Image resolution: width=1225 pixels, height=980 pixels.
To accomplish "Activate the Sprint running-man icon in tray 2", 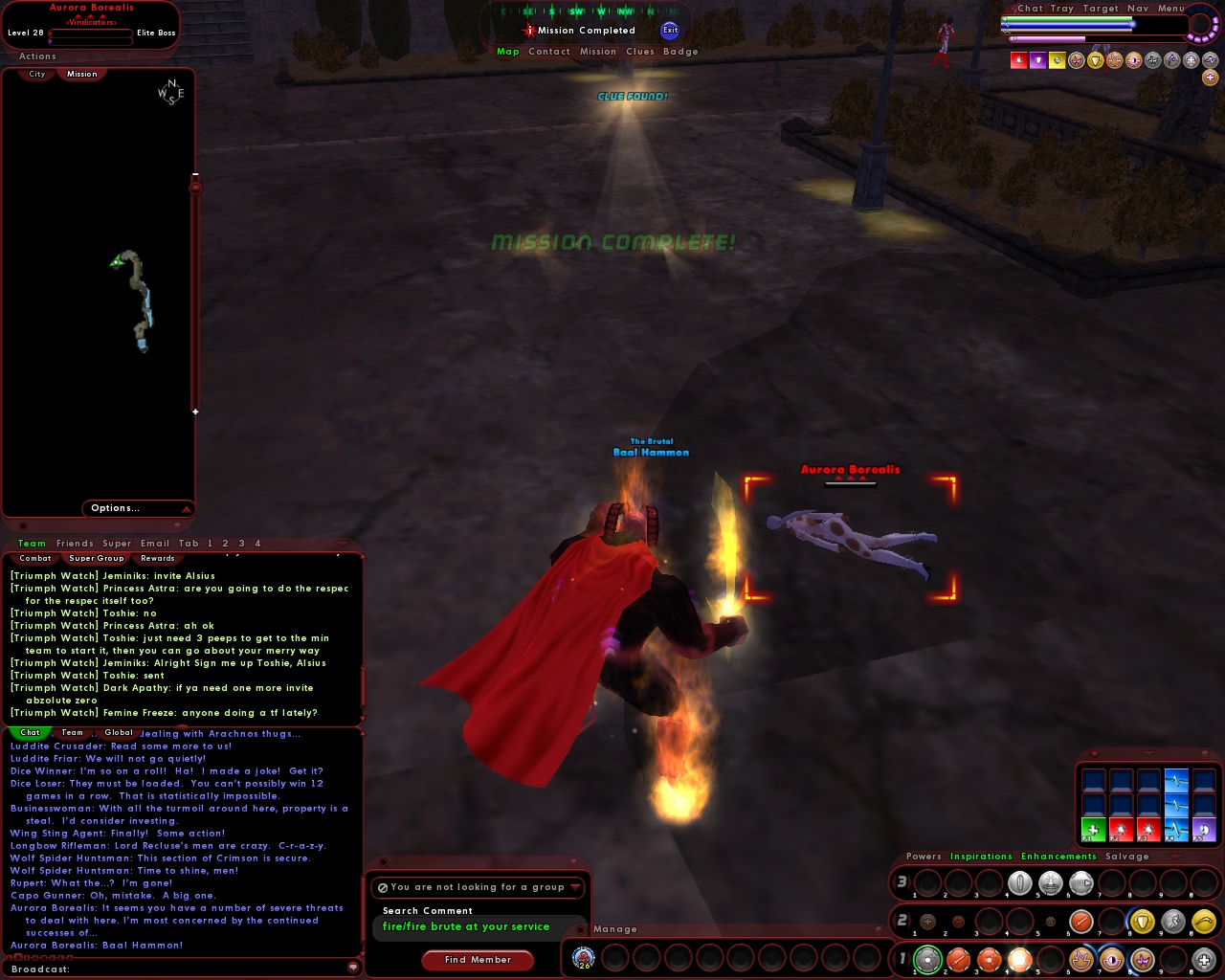I will pos(1171,921).
